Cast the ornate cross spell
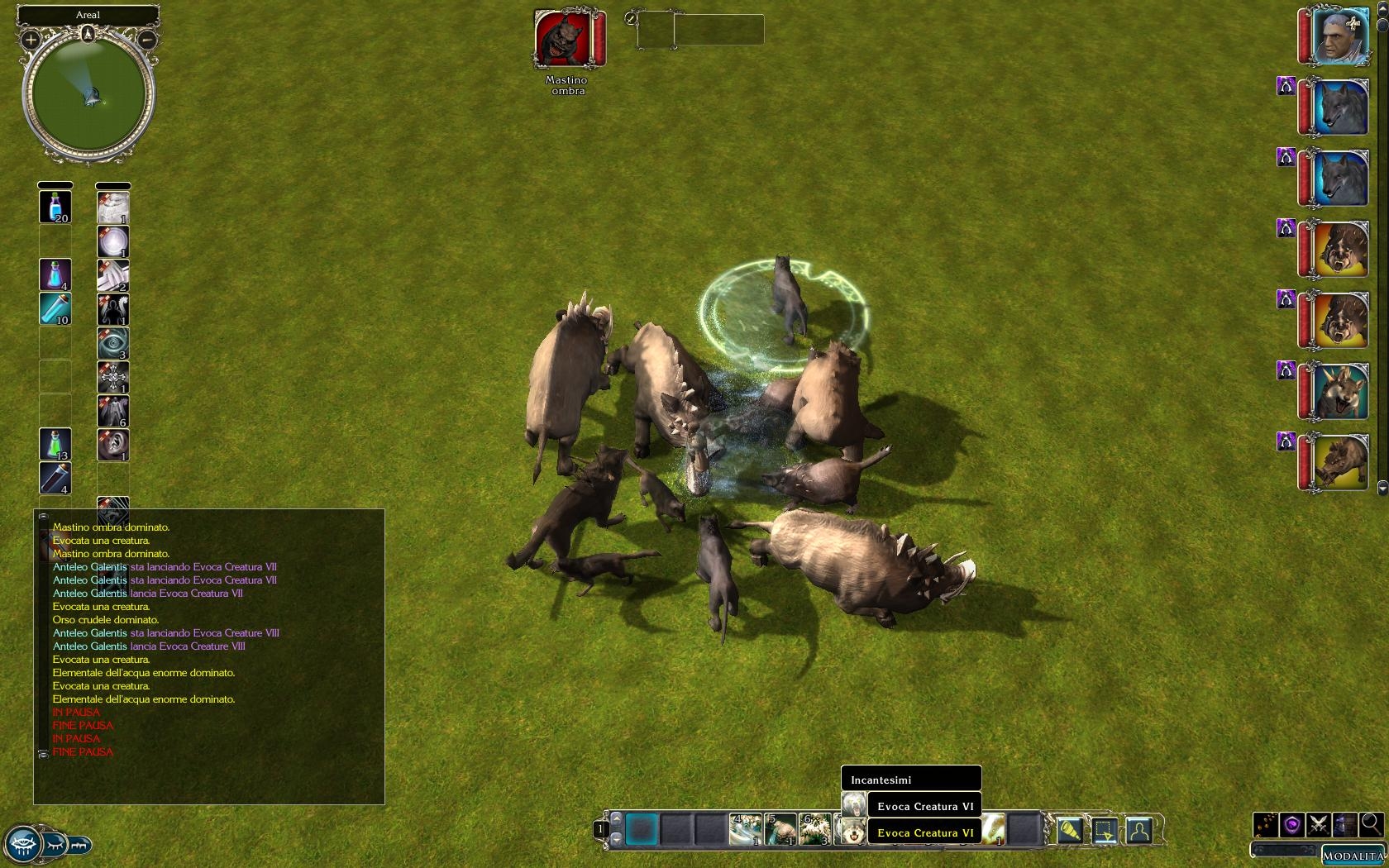Screen dimensions: 1389x868 pos(113,377)
